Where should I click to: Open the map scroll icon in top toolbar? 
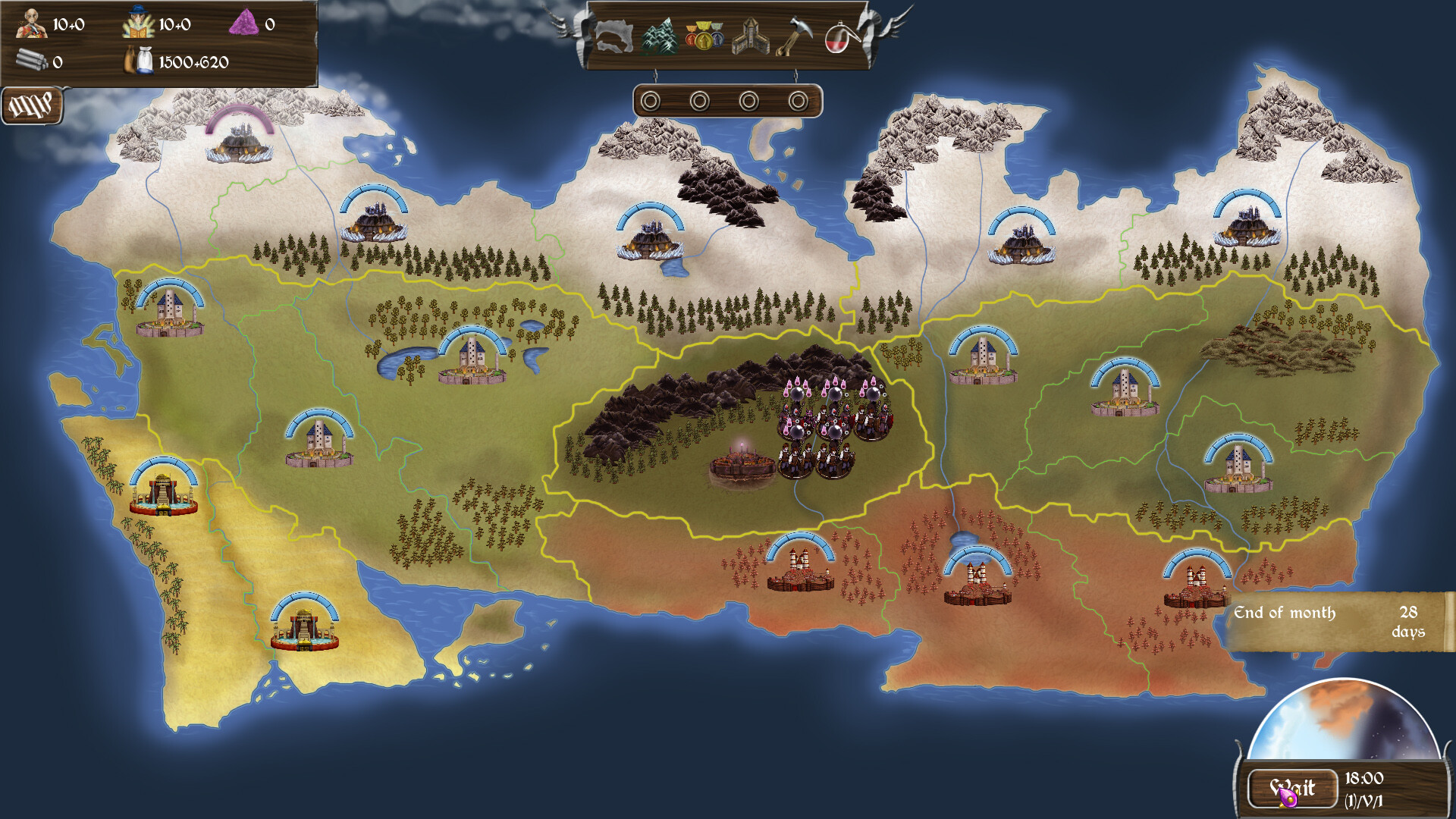(x=614, y=36)
